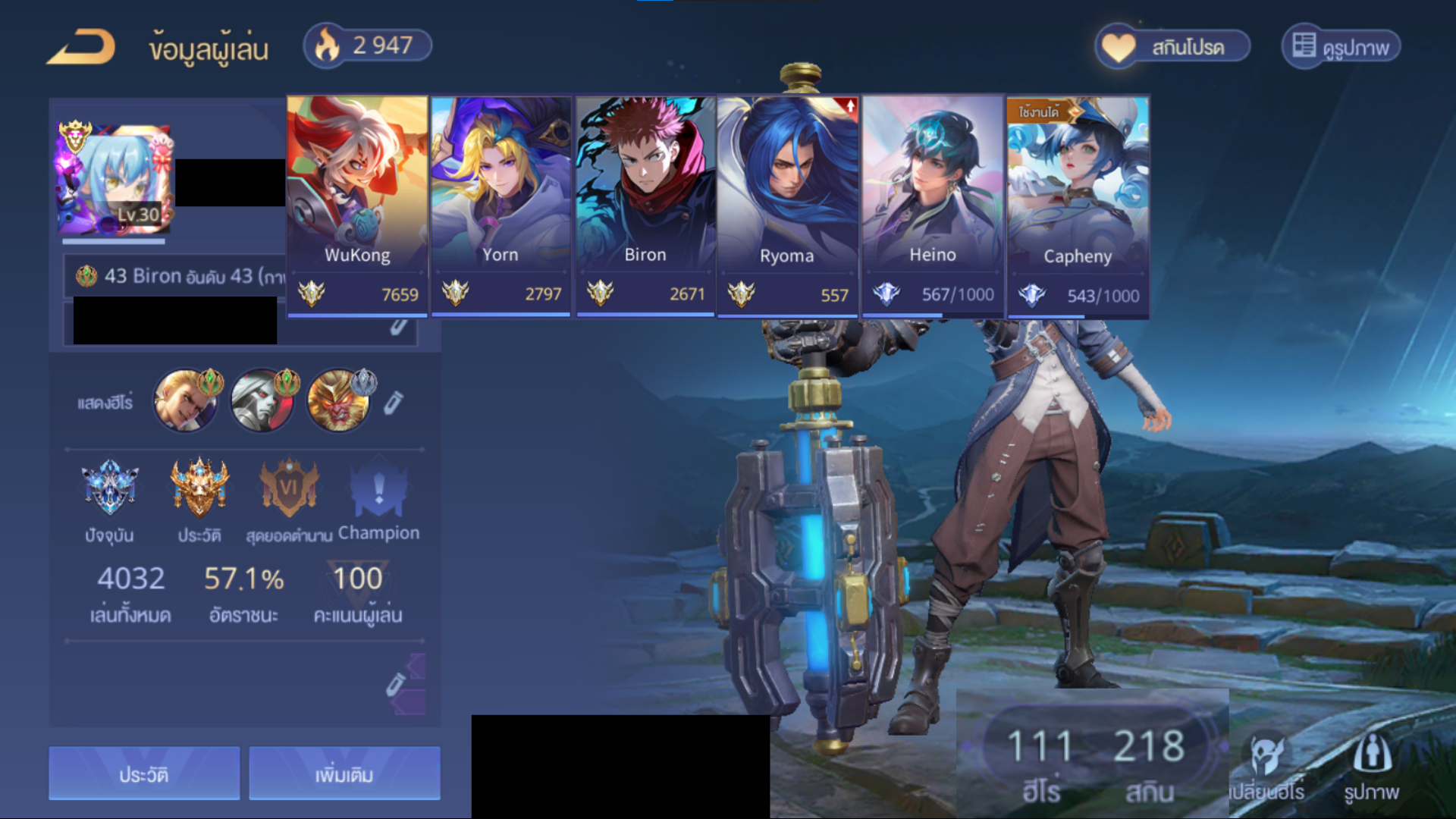Go back using the return arrow

tap(81, 47)
